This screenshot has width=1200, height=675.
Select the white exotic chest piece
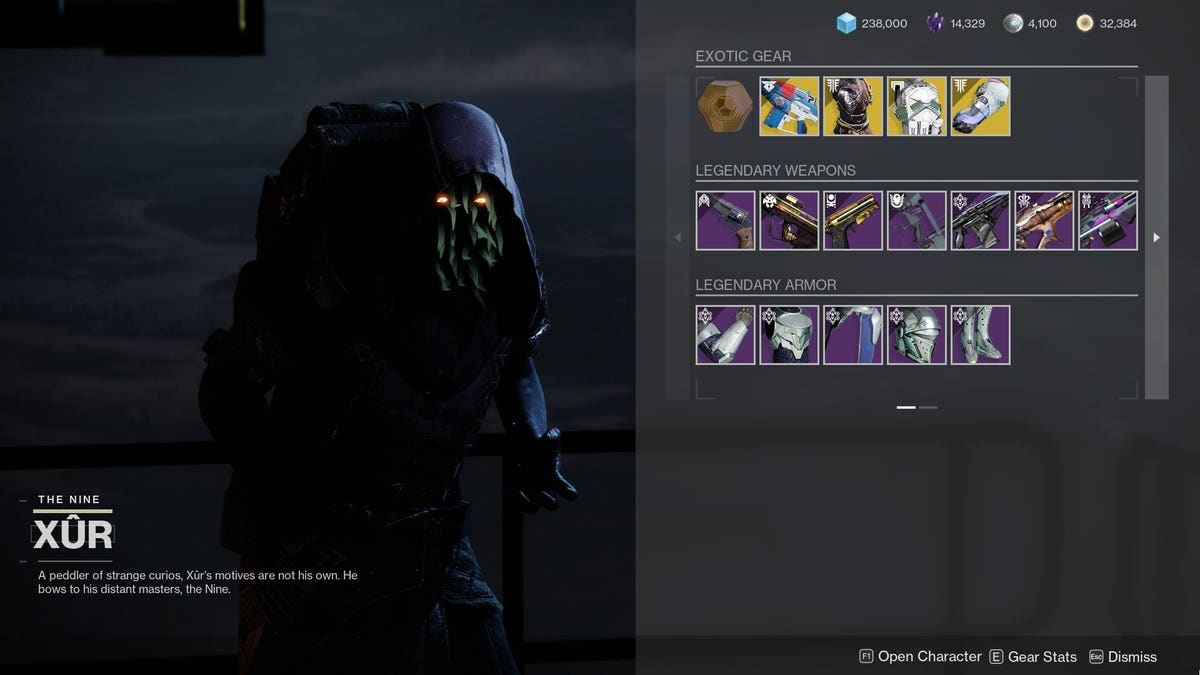(917, 106)
